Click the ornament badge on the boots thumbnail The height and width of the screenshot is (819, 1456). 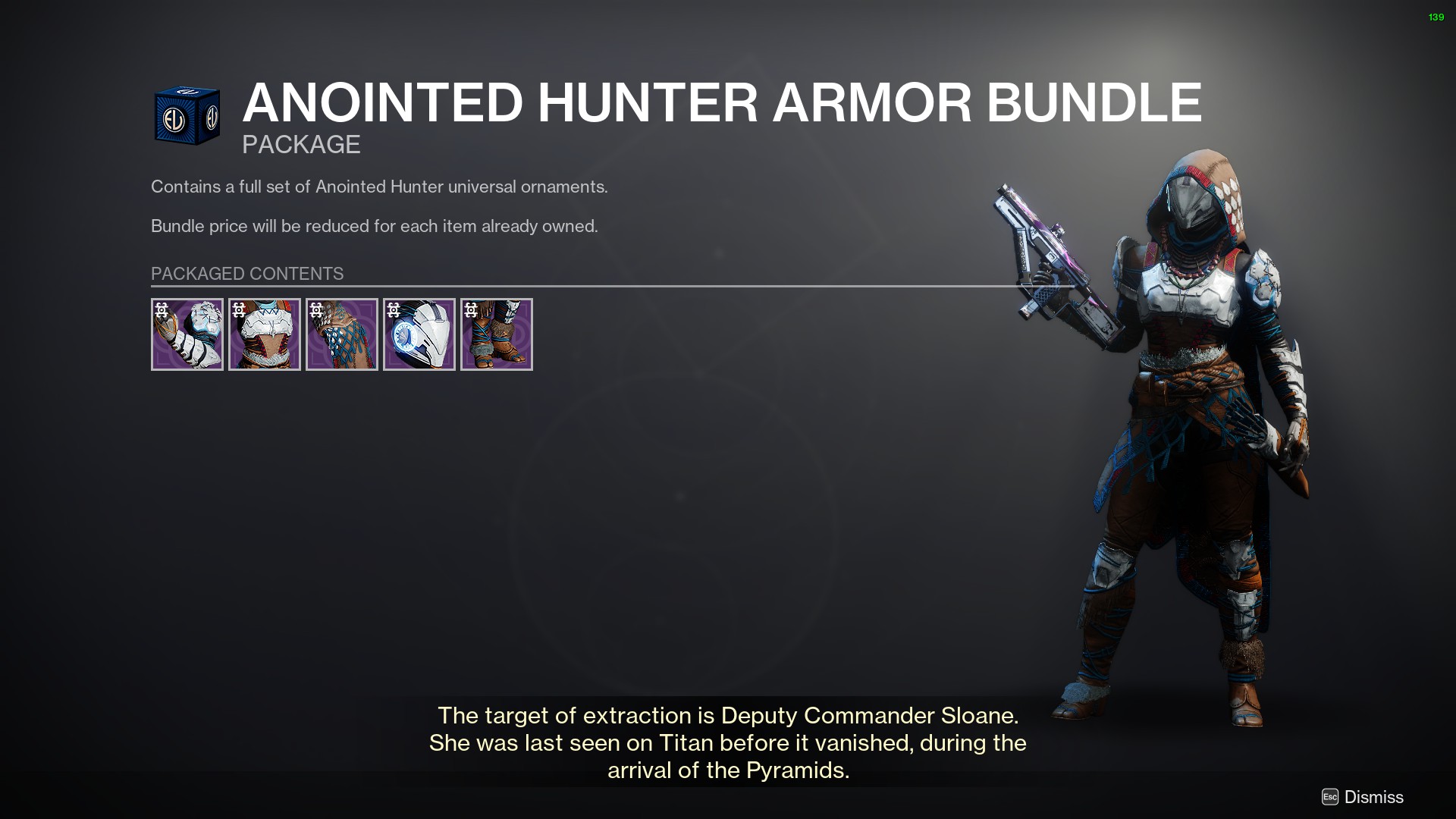click(x=470, y=309)
